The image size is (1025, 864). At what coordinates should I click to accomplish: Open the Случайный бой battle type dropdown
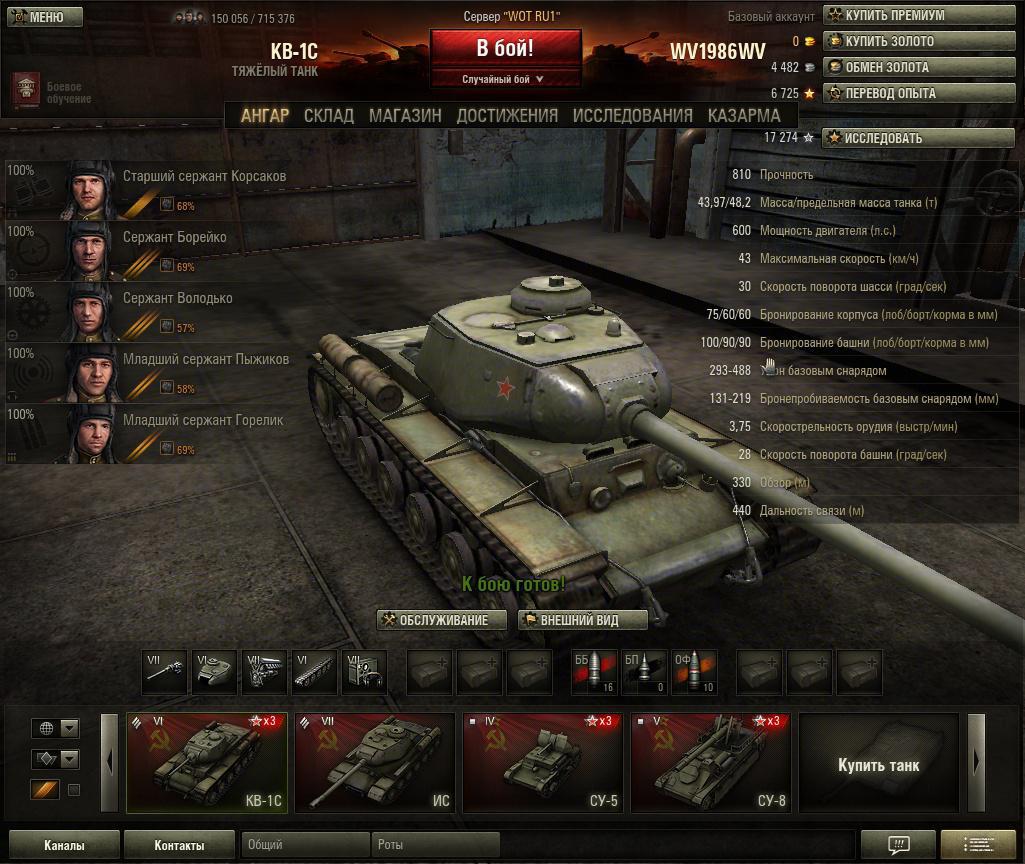click(x=504, y=79)
